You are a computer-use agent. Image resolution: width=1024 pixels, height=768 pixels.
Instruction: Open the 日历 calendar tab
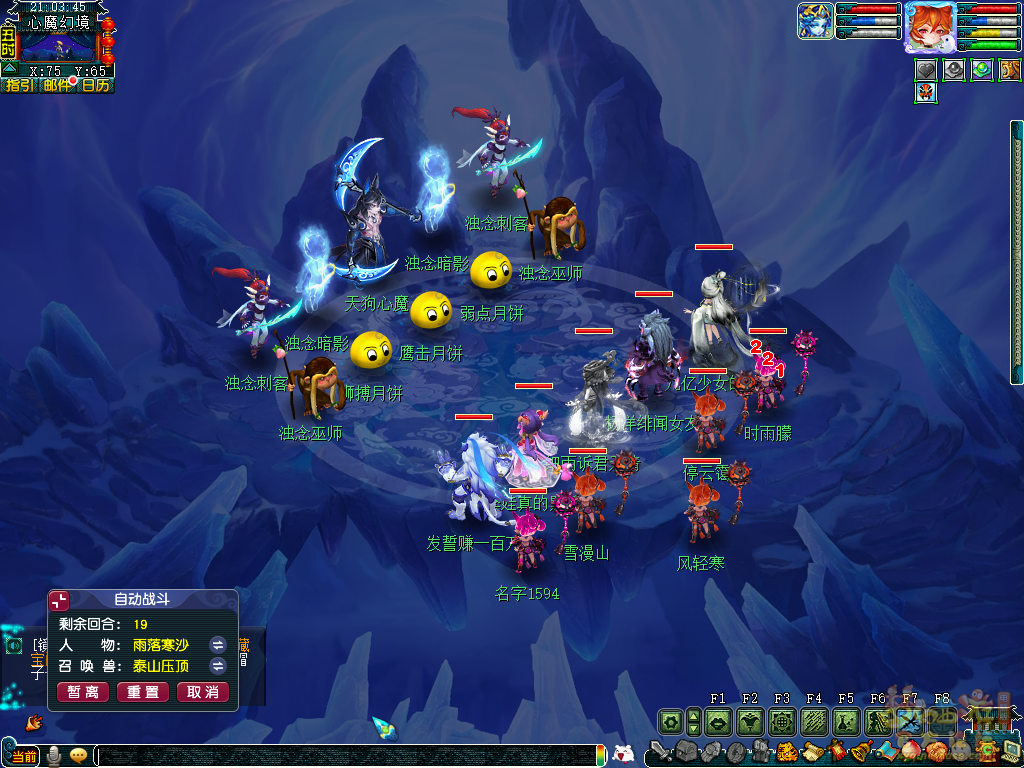pyautogui.click(x=96, y=86)
